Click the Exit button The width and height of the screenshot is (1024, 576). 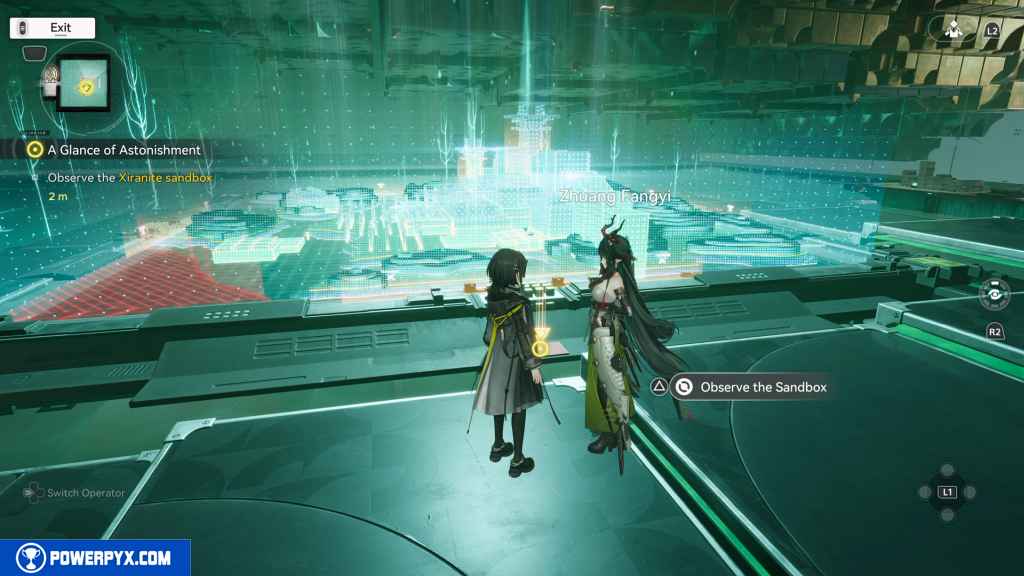[53, 28]
